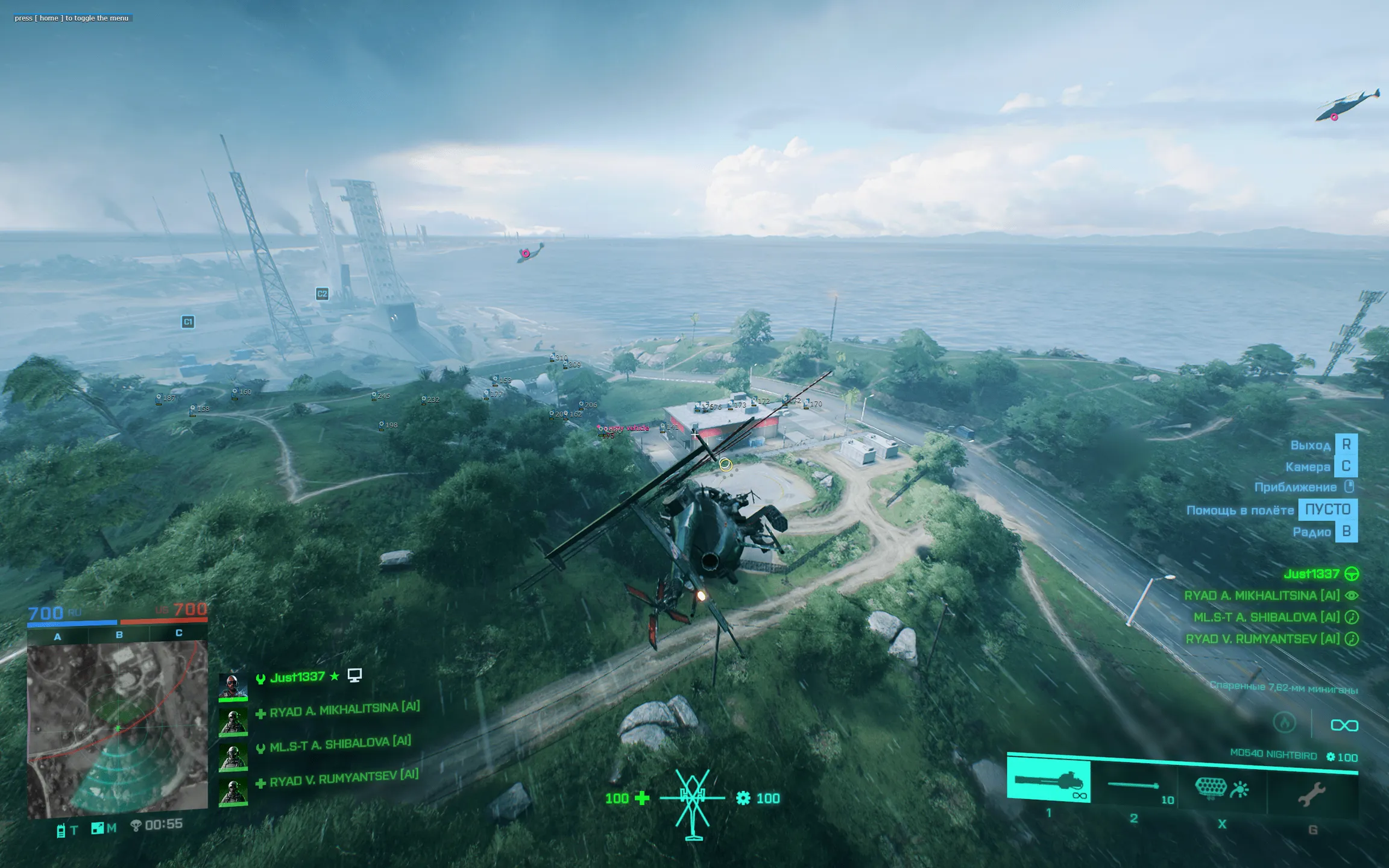
Task: Click the steering wheel icon next to Just1337
Action: click(x=1351, y=574)
